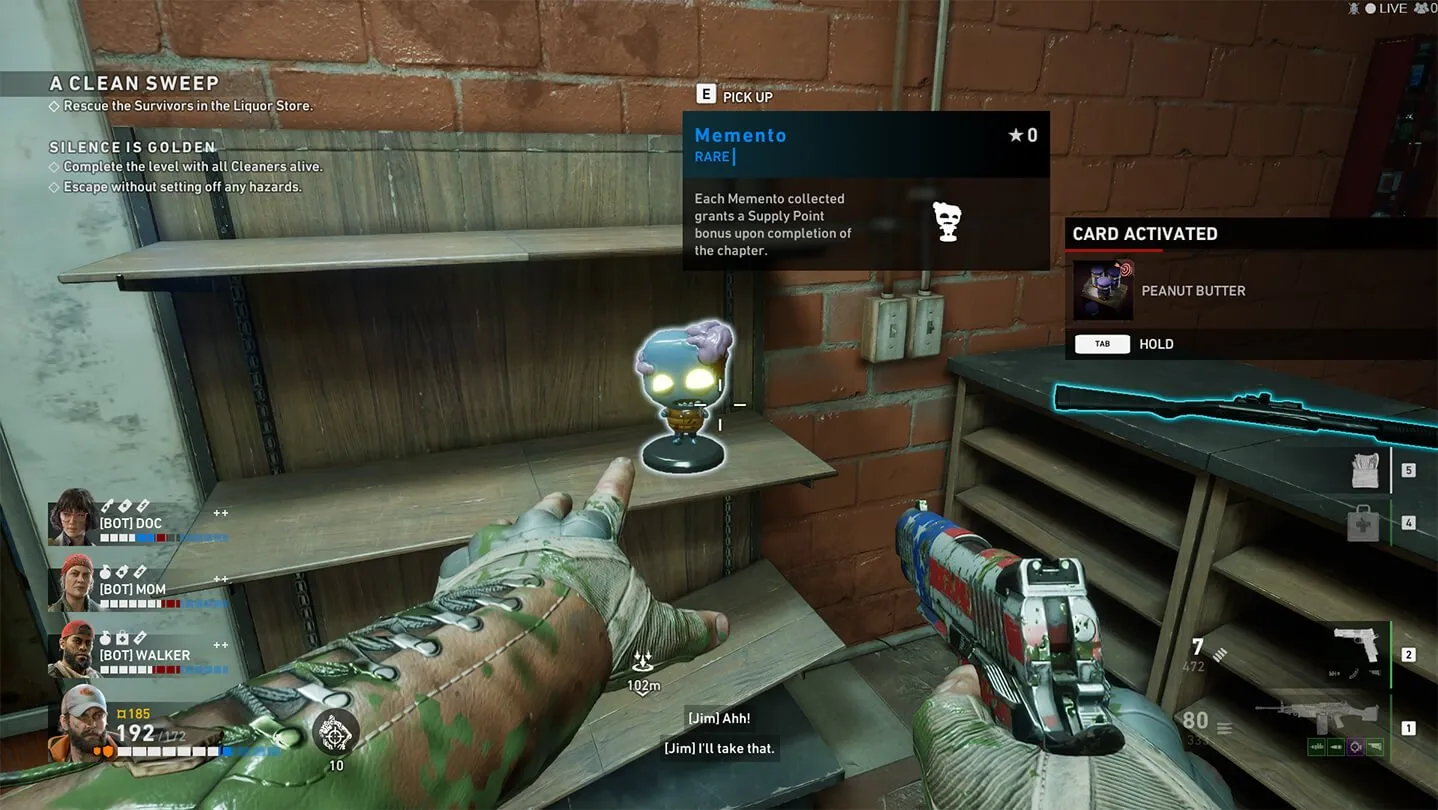
Task: Select Mom's teammate portrait
Action: (x=72, y=584)
